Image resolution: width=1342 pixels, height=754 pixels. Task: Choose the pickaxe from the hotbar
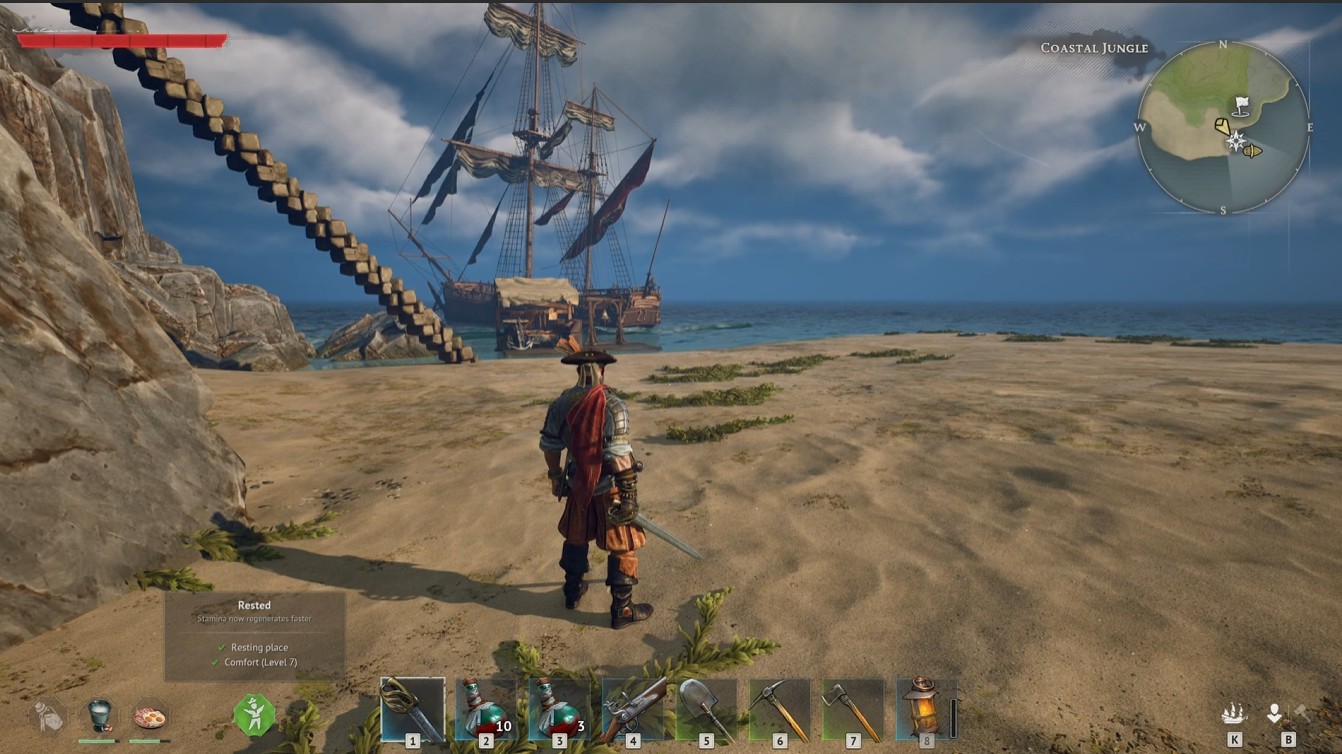point(780,709)
